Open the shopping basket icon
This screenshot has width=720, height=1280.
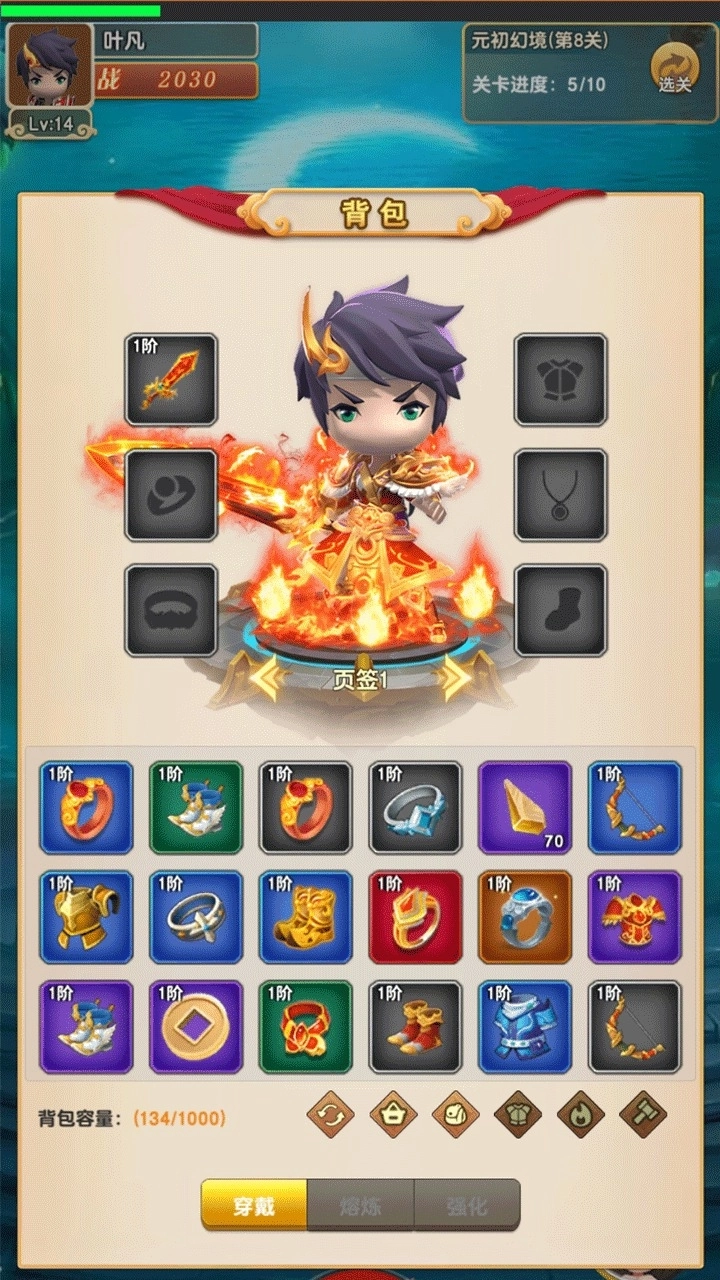(x=393, y=1114)
